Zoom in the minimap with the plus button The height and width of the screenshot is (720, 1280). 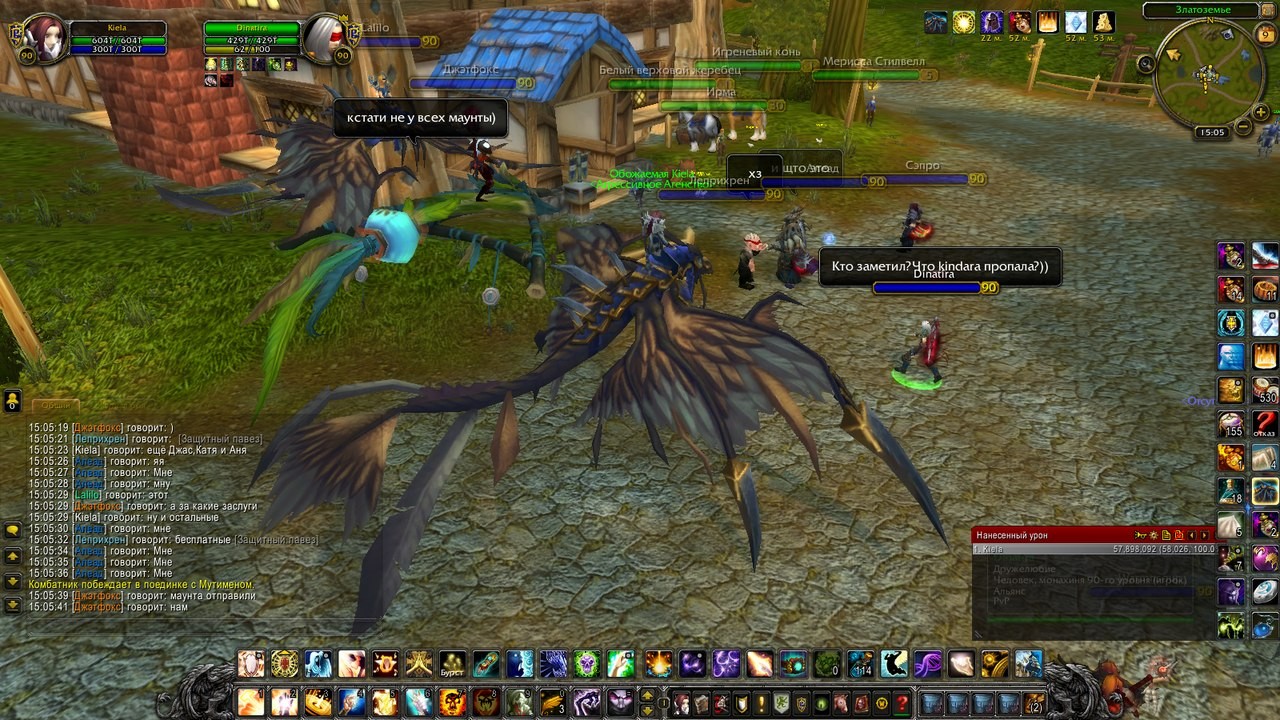point(1261,112)
